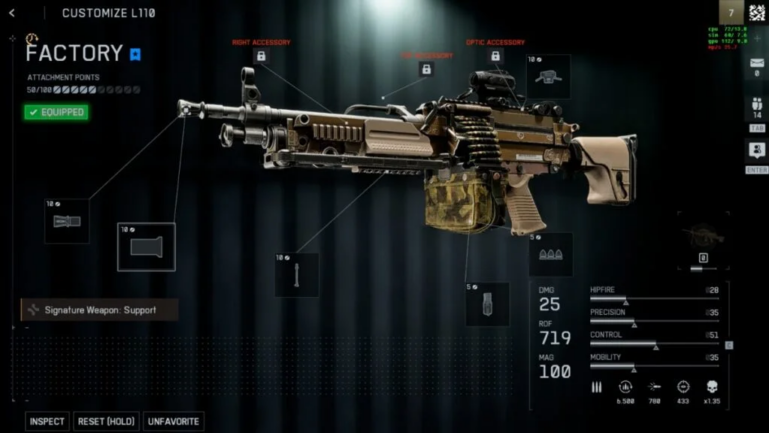Select the ammunition type slot
Screen dimensions: 769x433
coord(551,255)
